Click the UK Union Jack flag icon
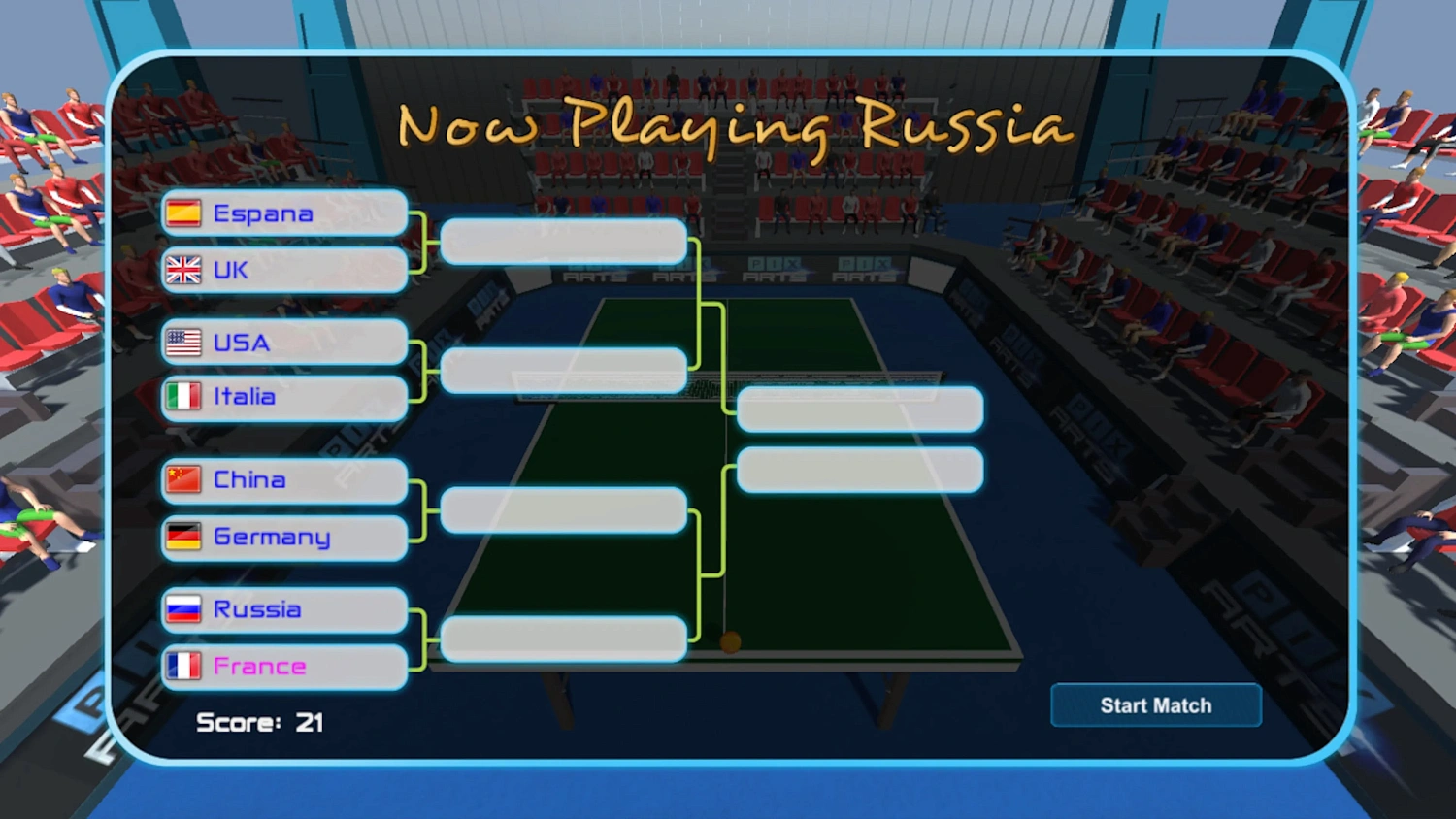This screenshot has height=819, width=1456. point(183,270)
